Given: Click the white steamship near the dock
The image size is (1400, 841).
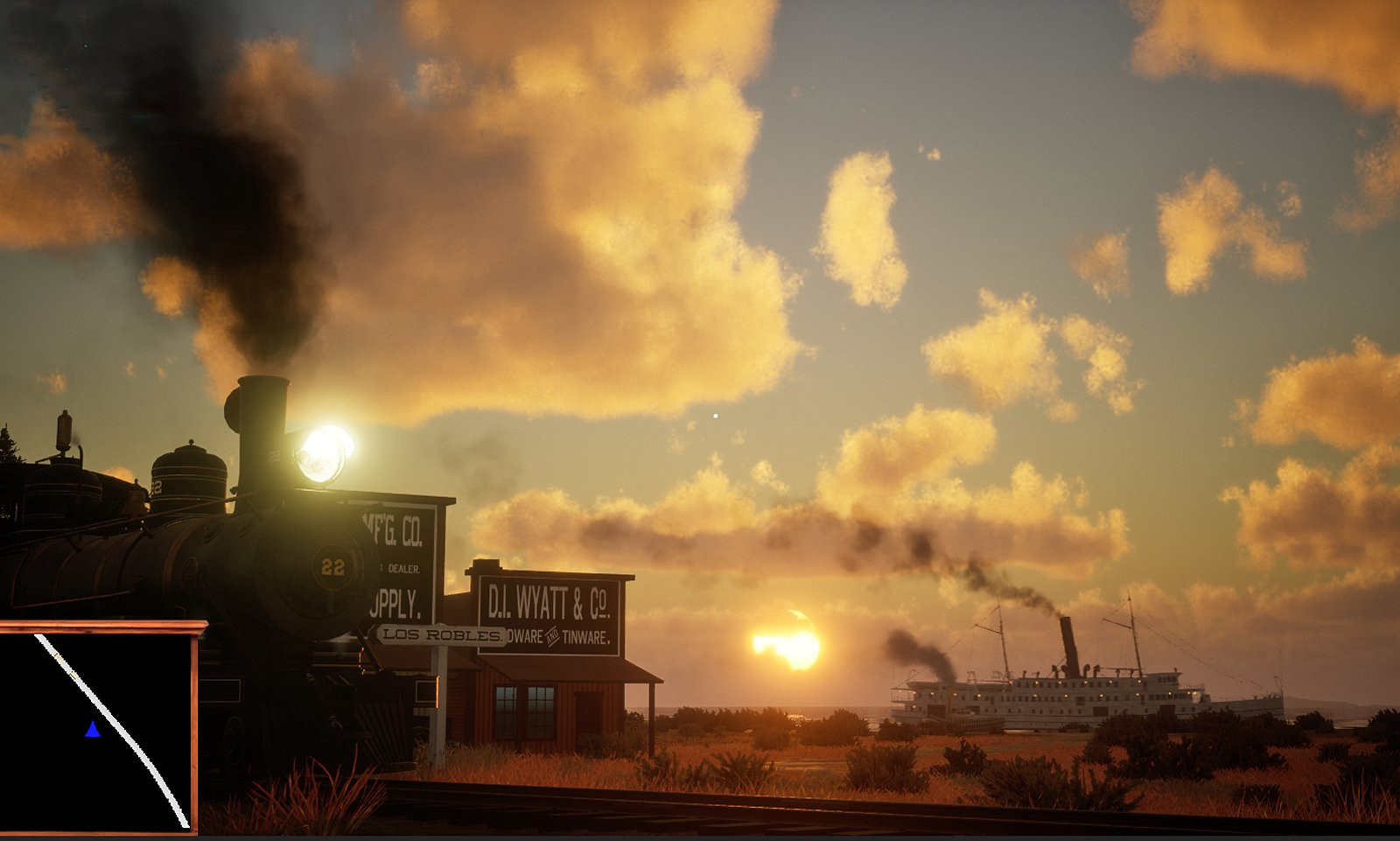Looking at the screenshot, I should [1050, 691].
